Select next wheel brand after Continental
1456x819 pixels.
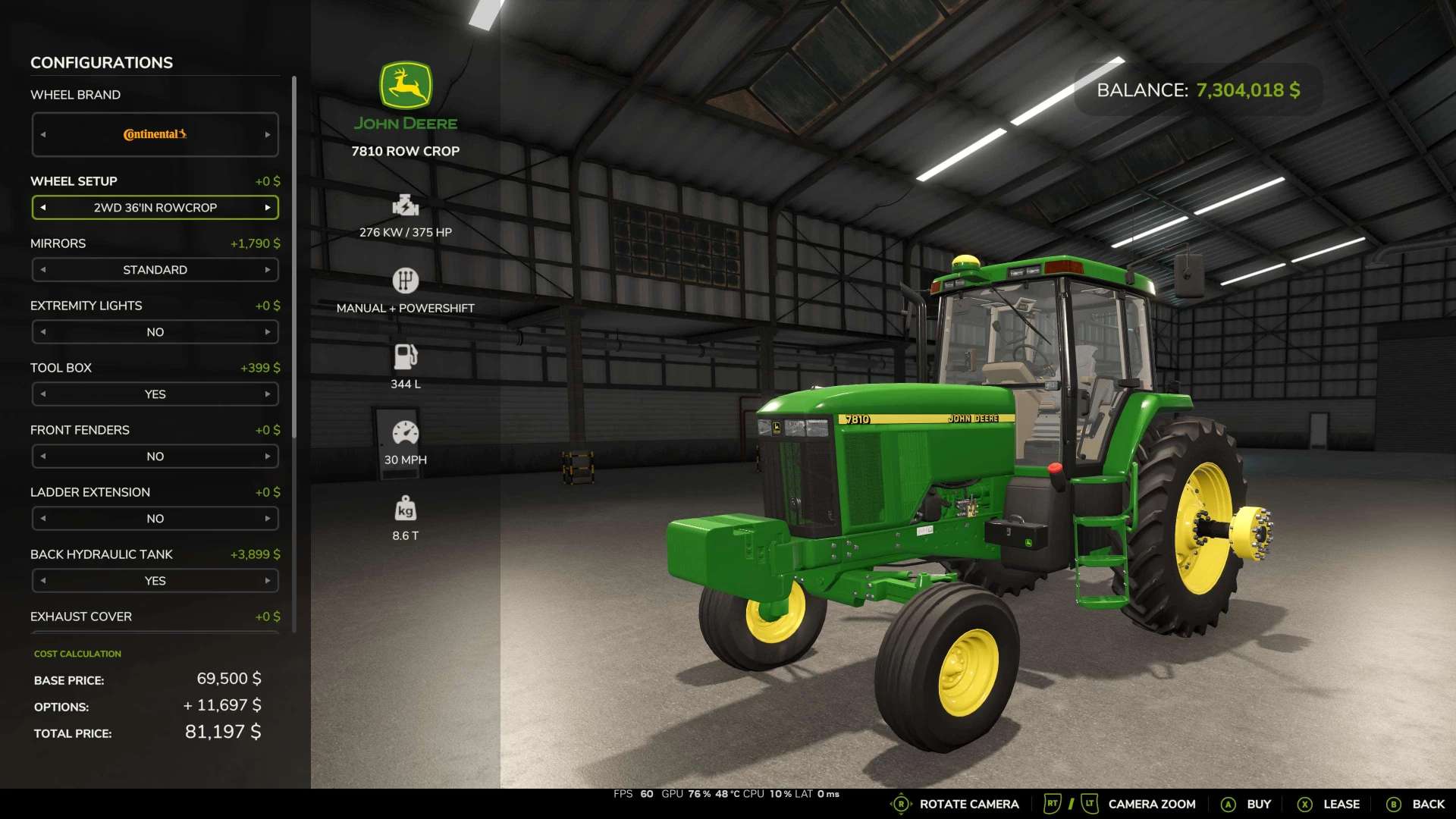[x=268, y=135]
